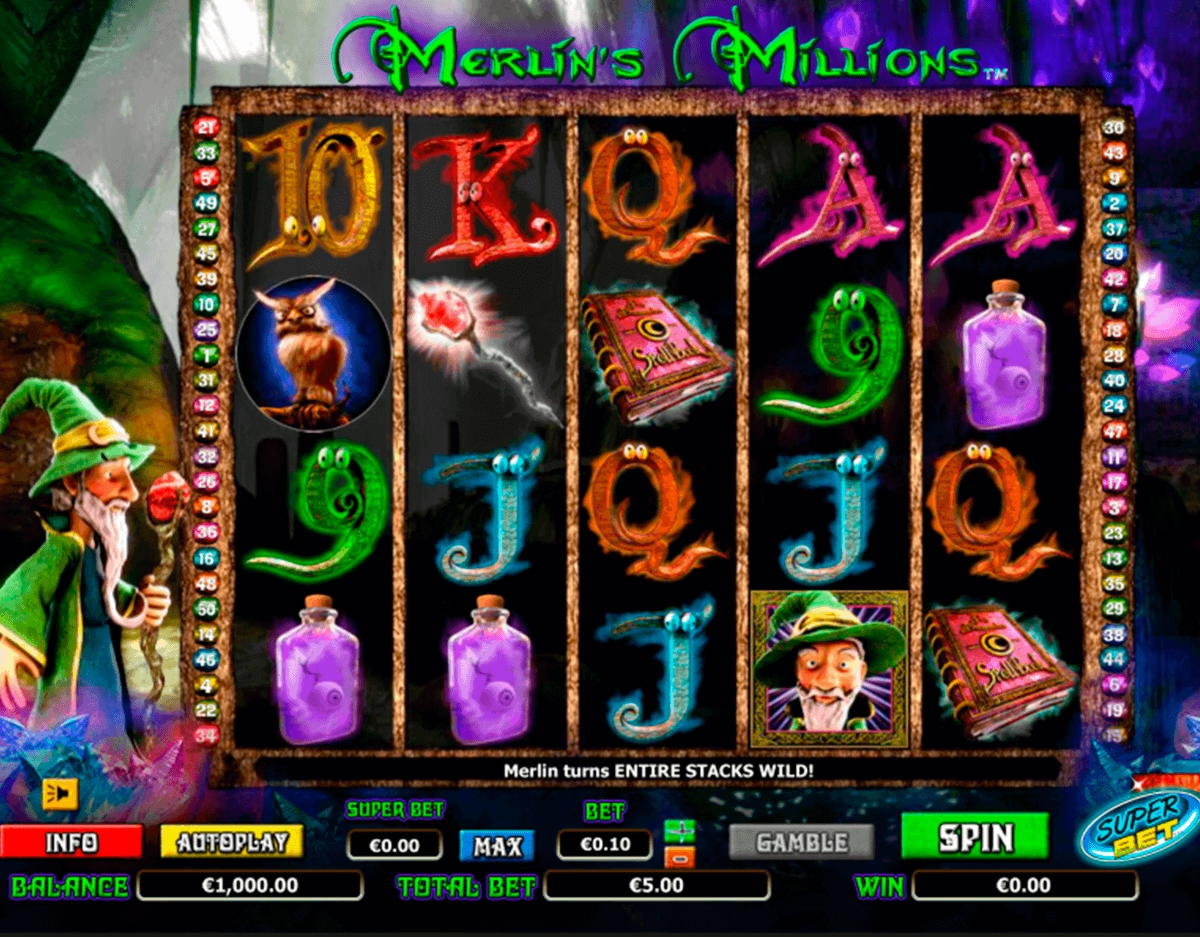The image size is (1200, 937).
Task: Increase bet with the green plus button
Action: [x=680, y=830]
